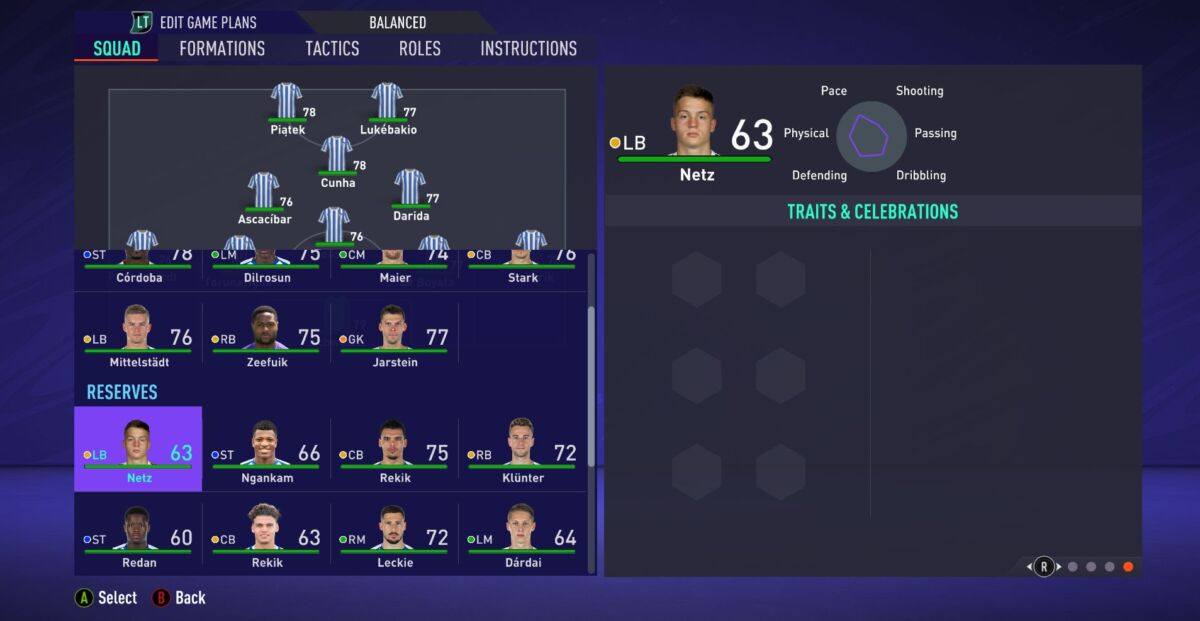Pick reserve right back Klünter

coord(522,449)
